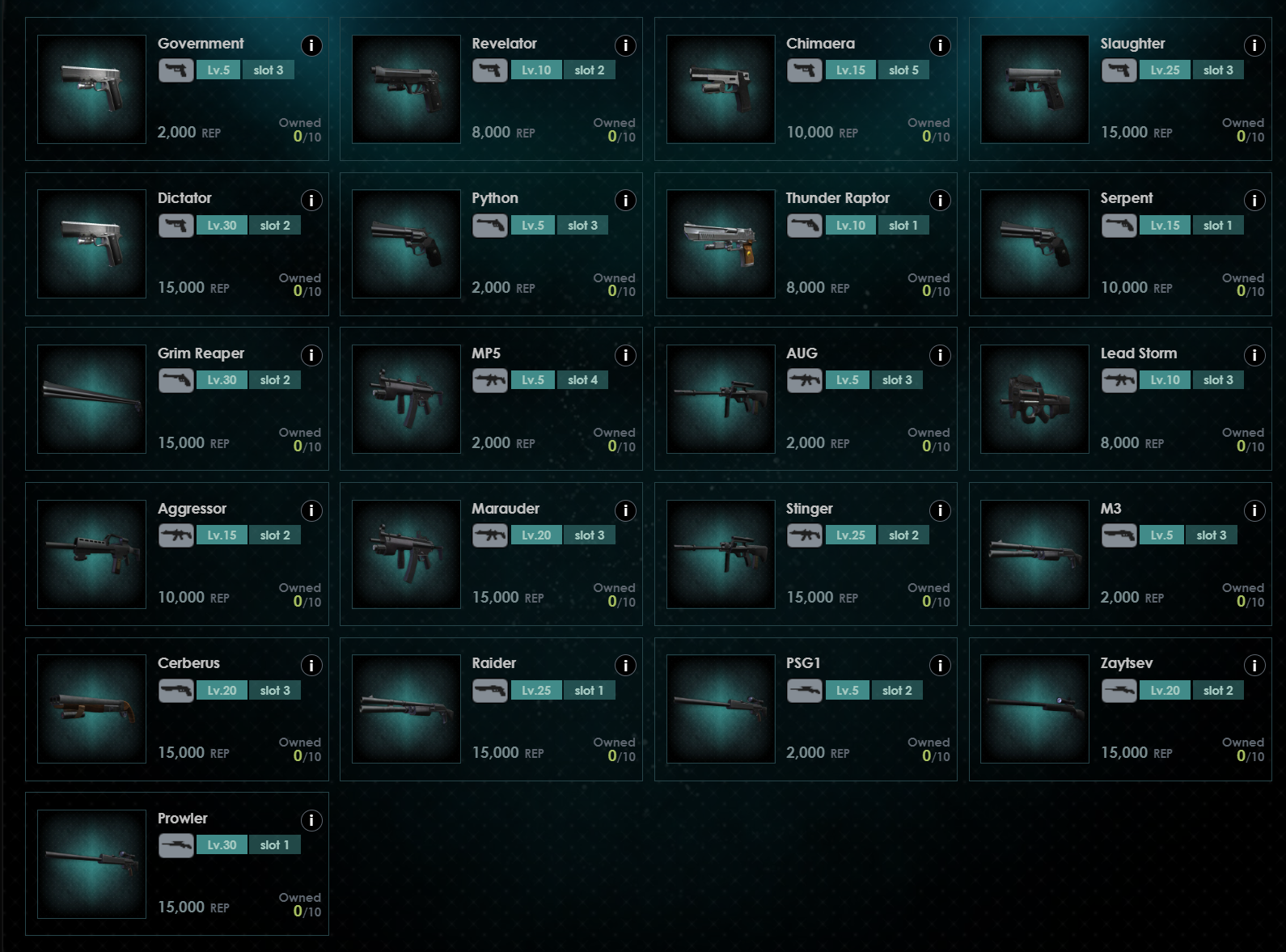Image resolution: width=1286 pixels, height=952 pixels.
Task: Click the revolver icon beside Python
Action: (491, 226)
